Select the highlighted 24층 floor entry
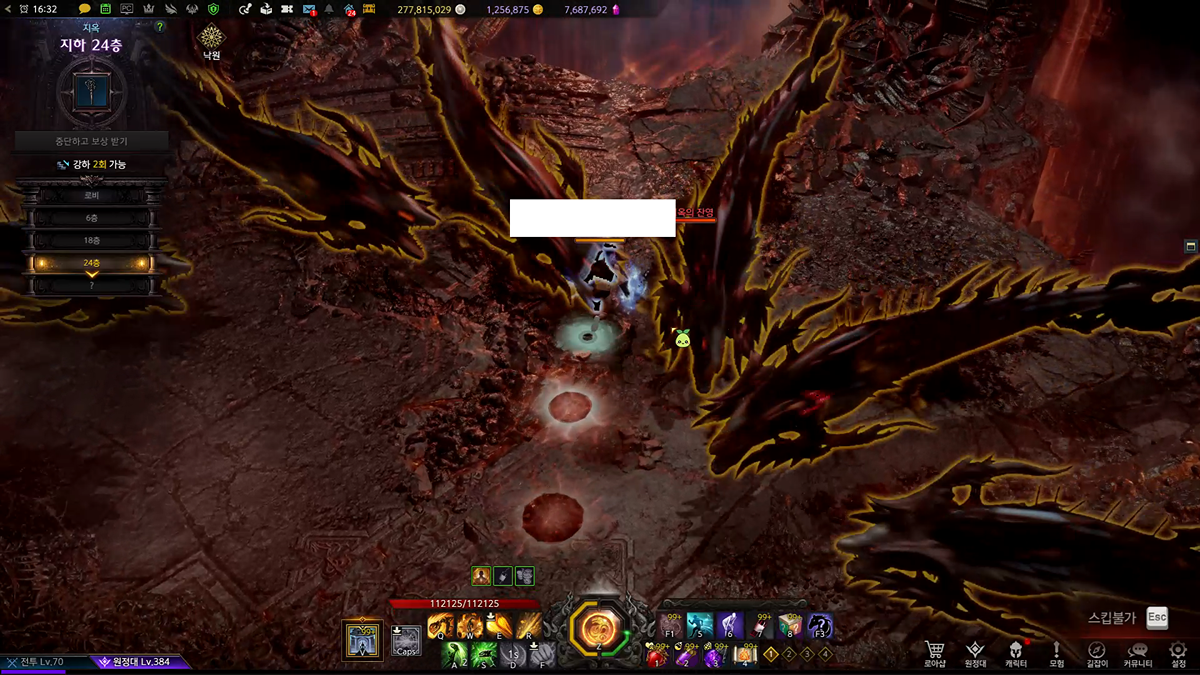 tap(91, 263)
